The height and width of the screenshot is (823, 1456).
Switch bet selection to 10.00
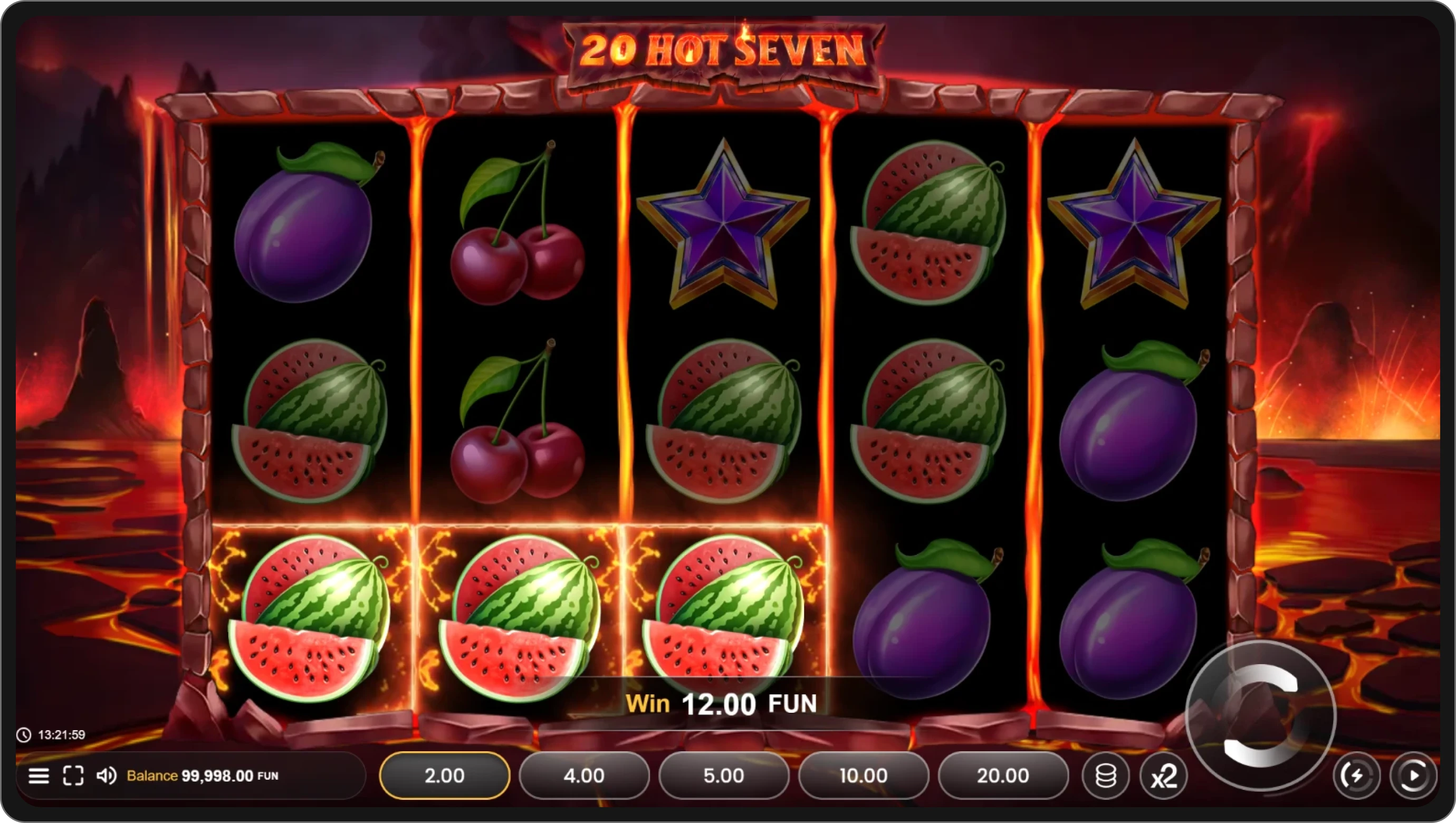[863, 776]
